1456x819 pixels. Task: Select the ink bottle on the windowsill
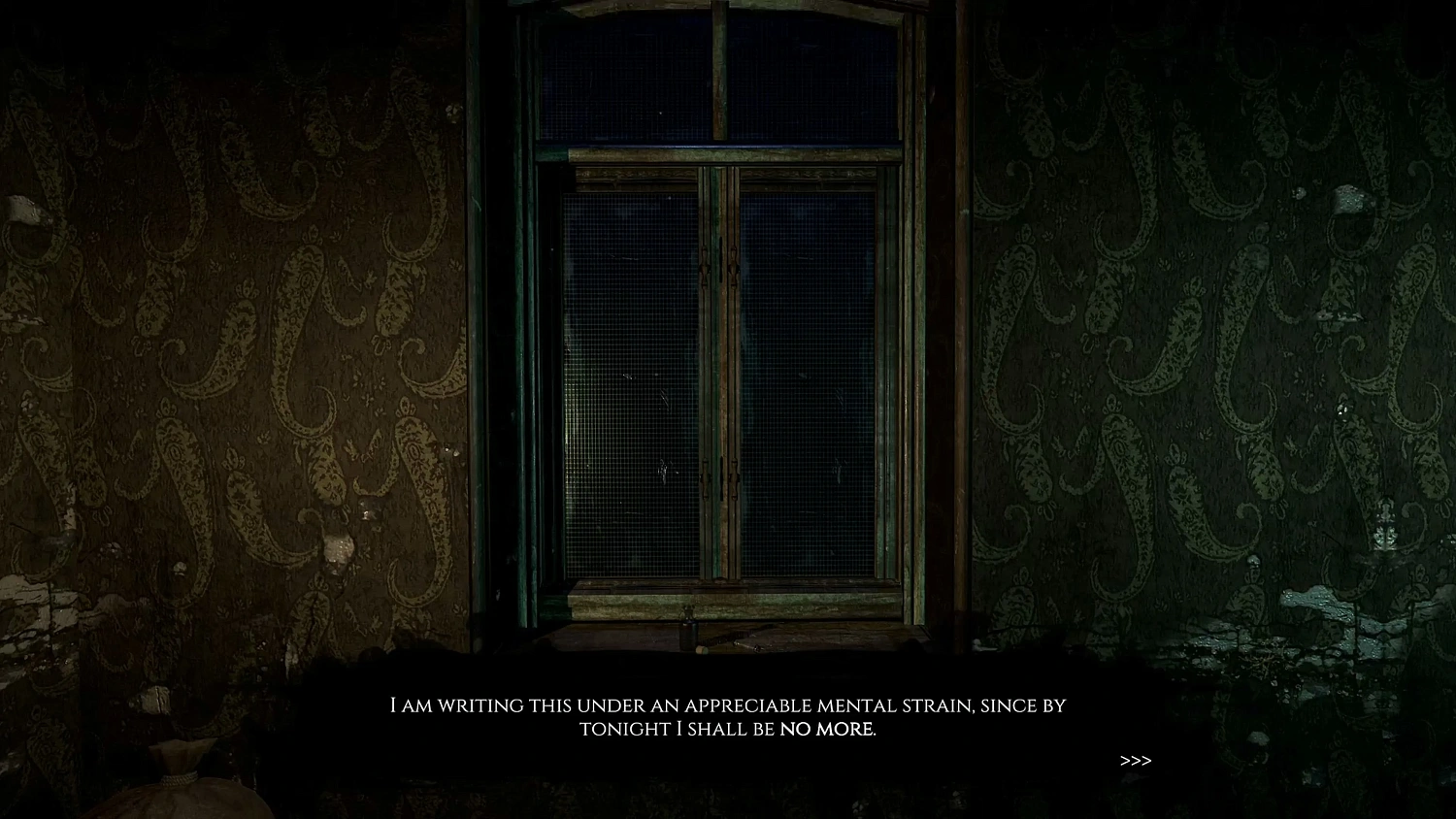688,633
